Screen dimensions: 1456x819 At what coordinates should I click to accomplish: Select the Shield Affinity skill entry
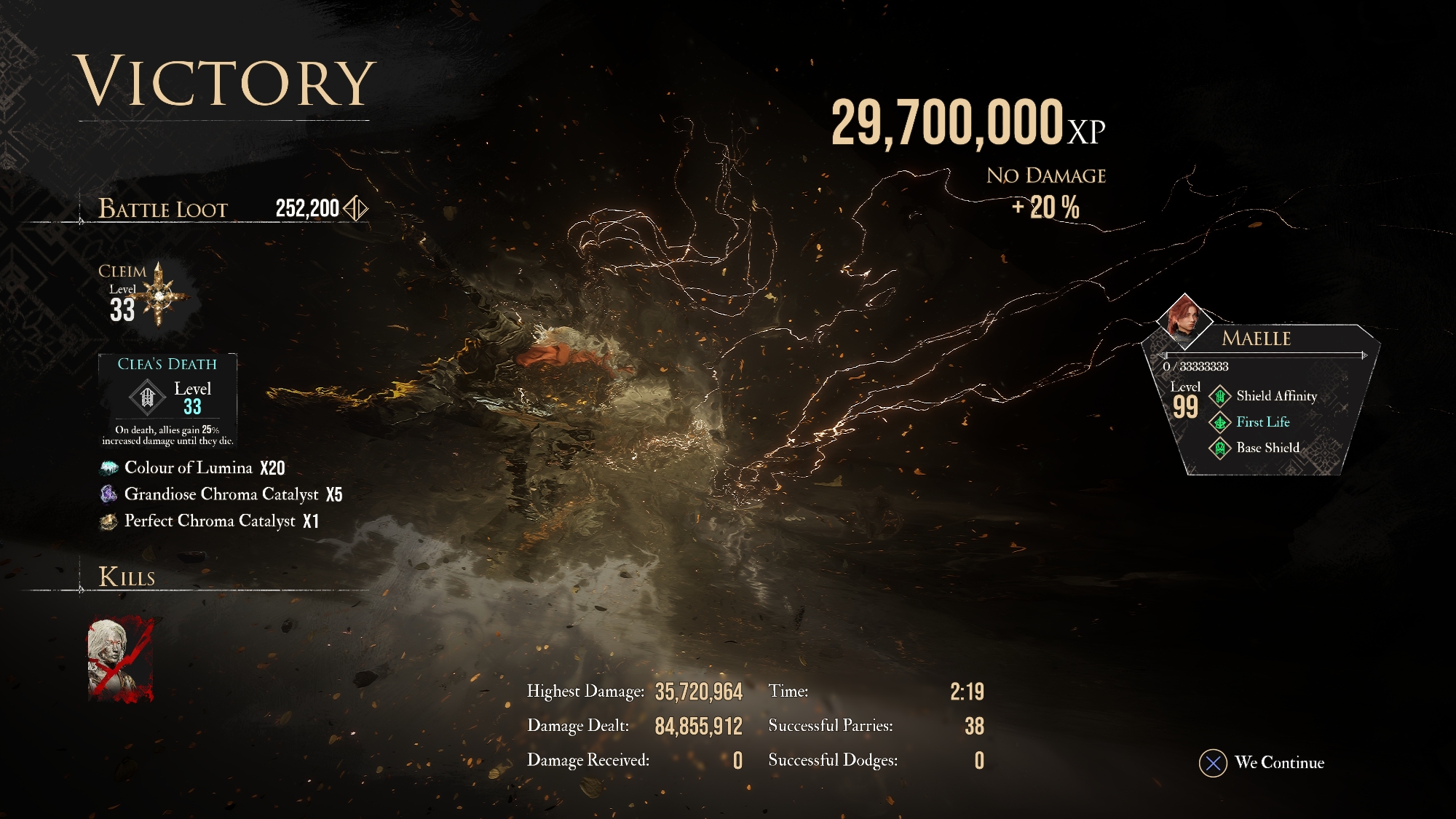coord(1263,396)
